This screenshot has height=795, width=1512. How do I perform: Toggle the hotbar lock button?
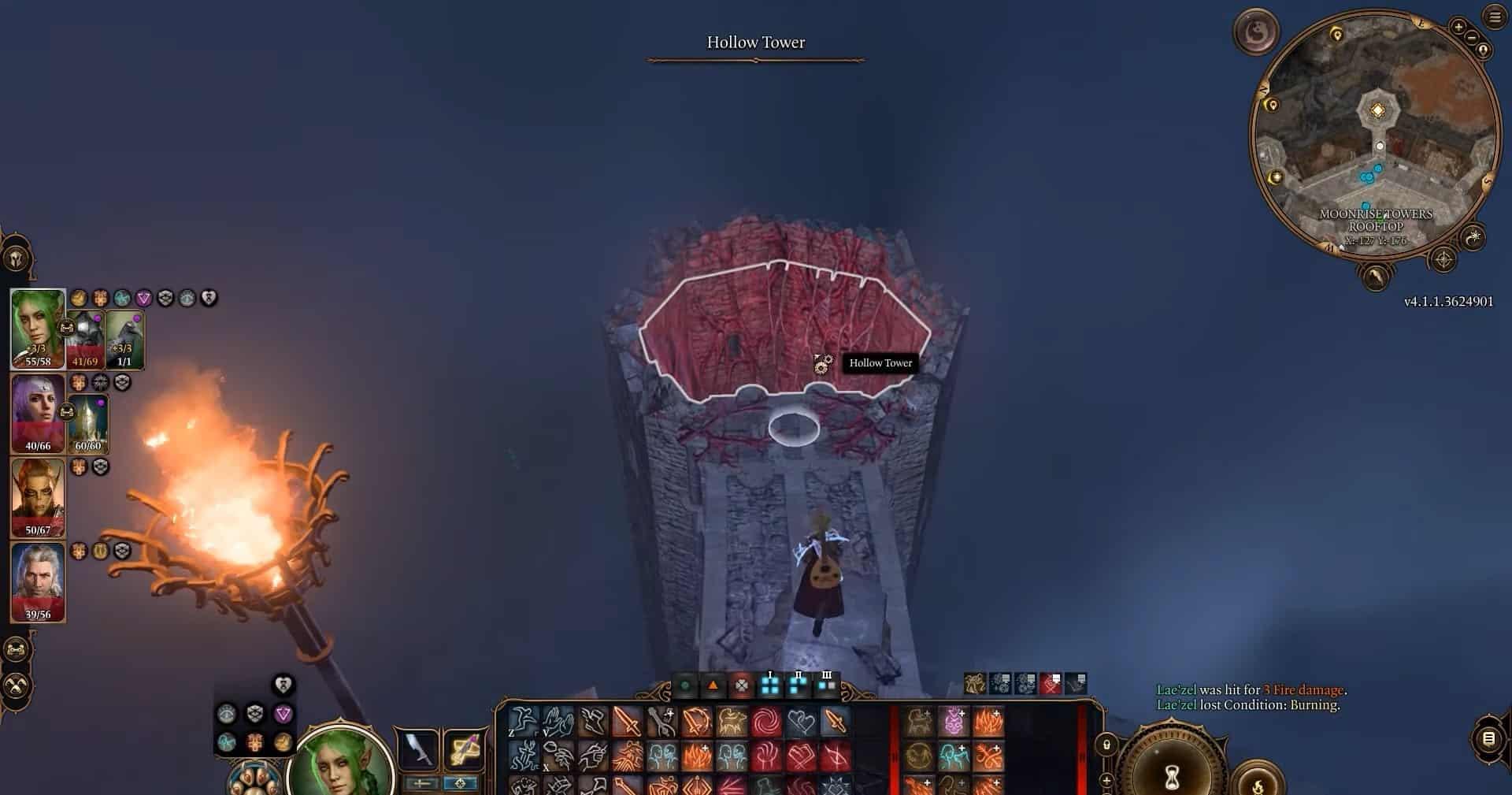click(x=1106, y=745)
